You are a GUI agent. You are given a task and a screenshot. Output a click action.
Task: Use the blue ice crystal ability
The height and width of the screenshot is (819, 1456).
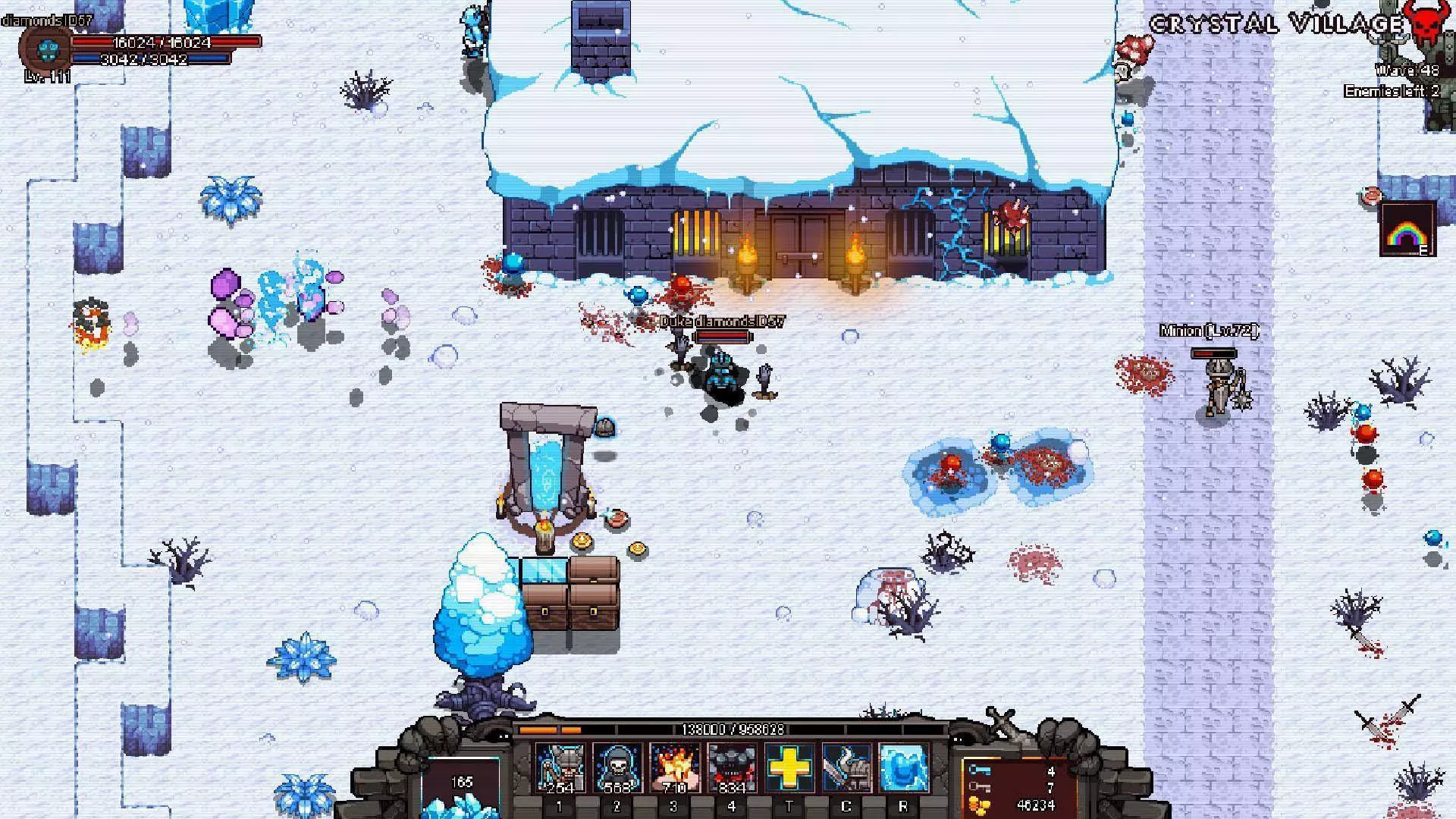coord(903,767)
